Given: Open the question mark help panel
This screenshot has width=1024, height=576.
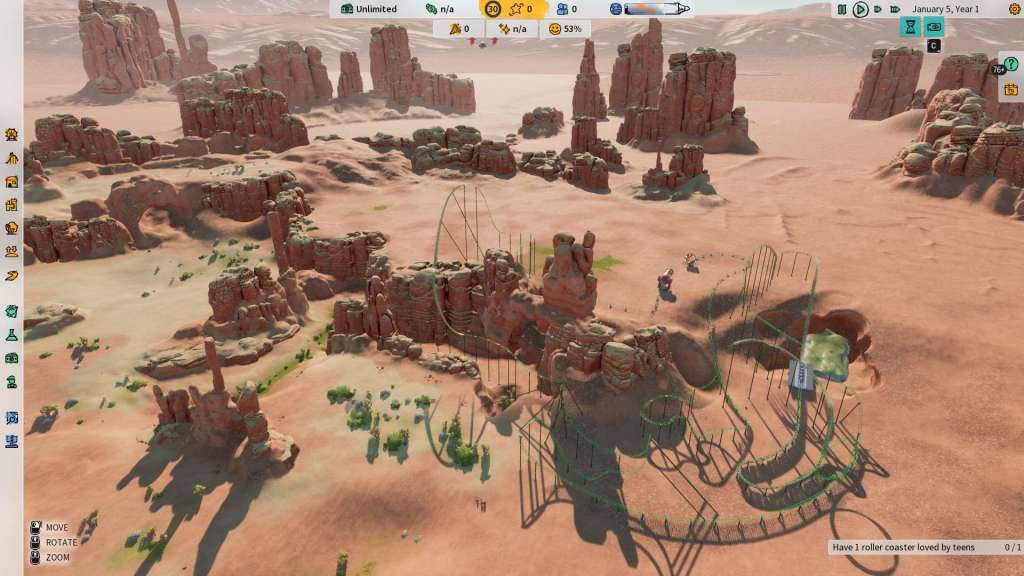Looking at the screenshot, I should pos(1014,64).
